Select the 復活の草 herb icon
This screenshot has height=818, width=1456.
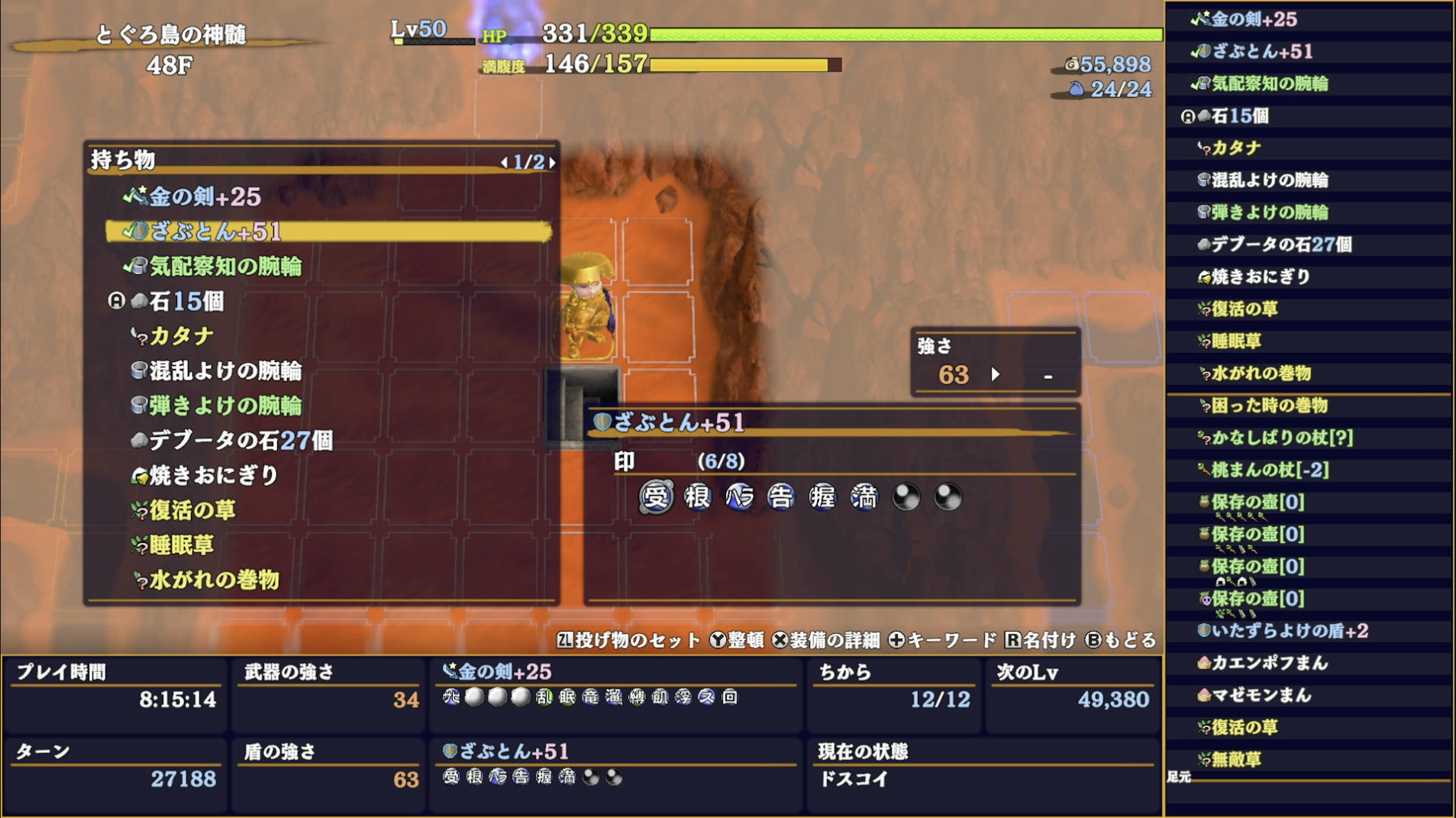point(140,509)
